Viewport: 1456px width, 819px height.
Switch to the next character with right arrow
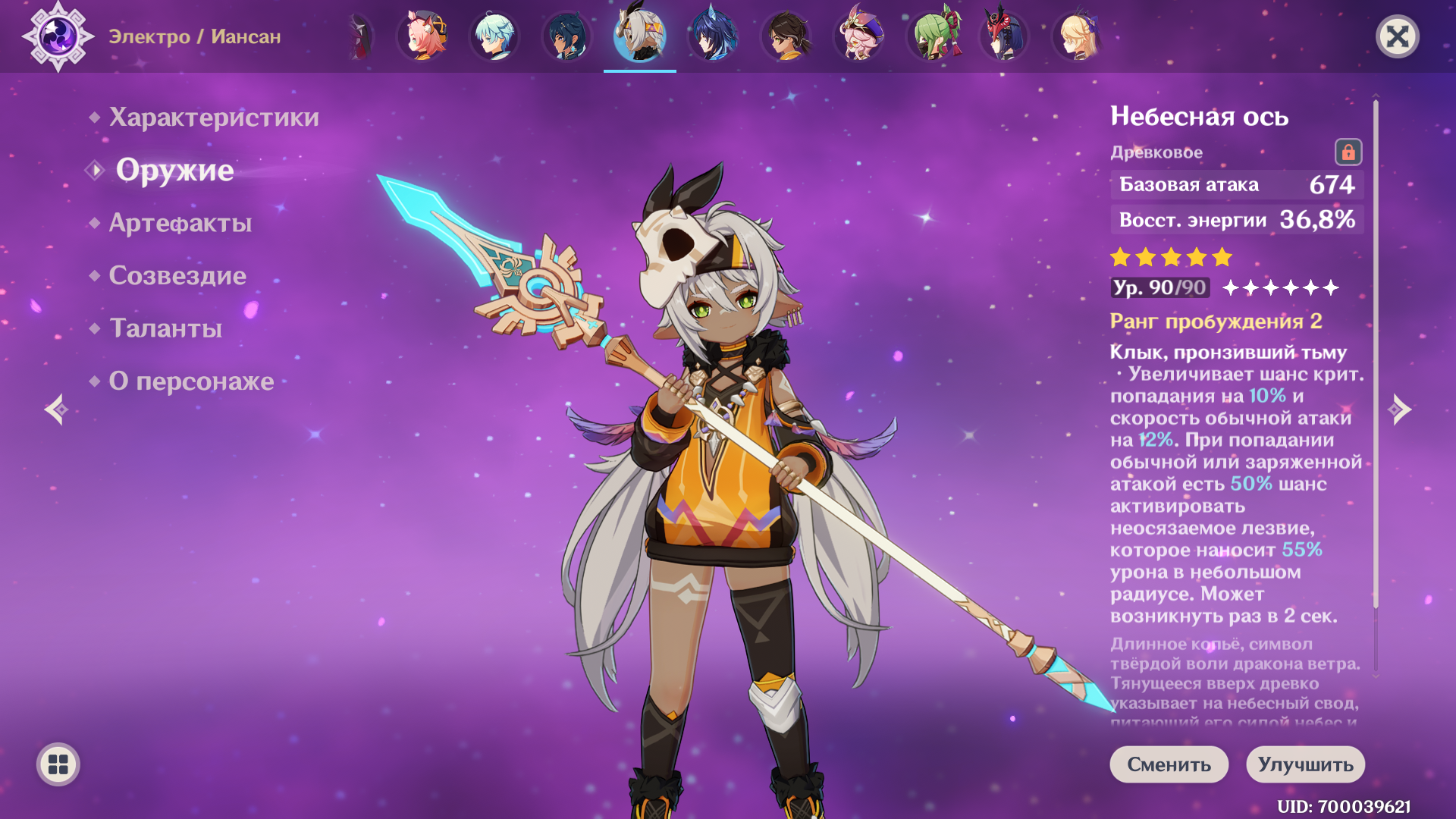1399,409
